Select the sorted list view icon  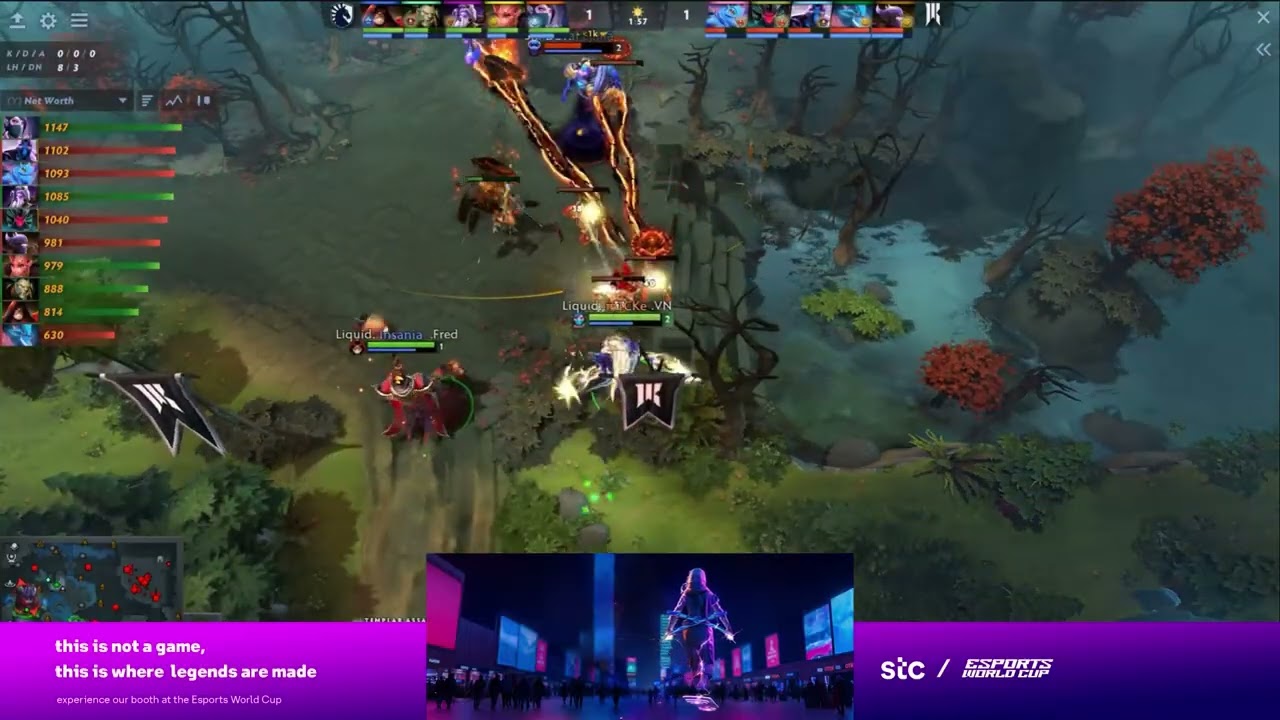[147, 100]
